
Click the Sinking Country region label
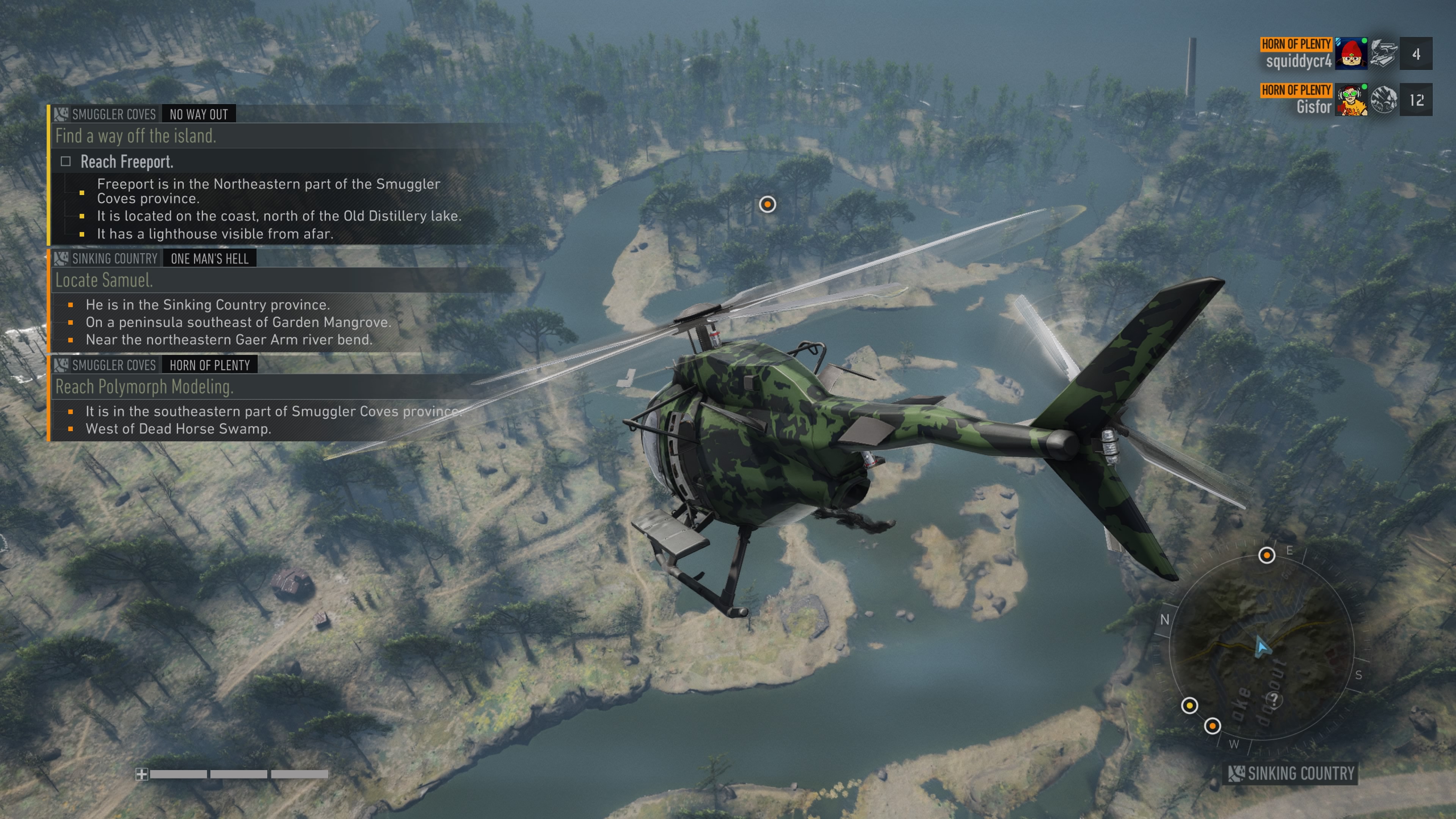(1292, 773)
